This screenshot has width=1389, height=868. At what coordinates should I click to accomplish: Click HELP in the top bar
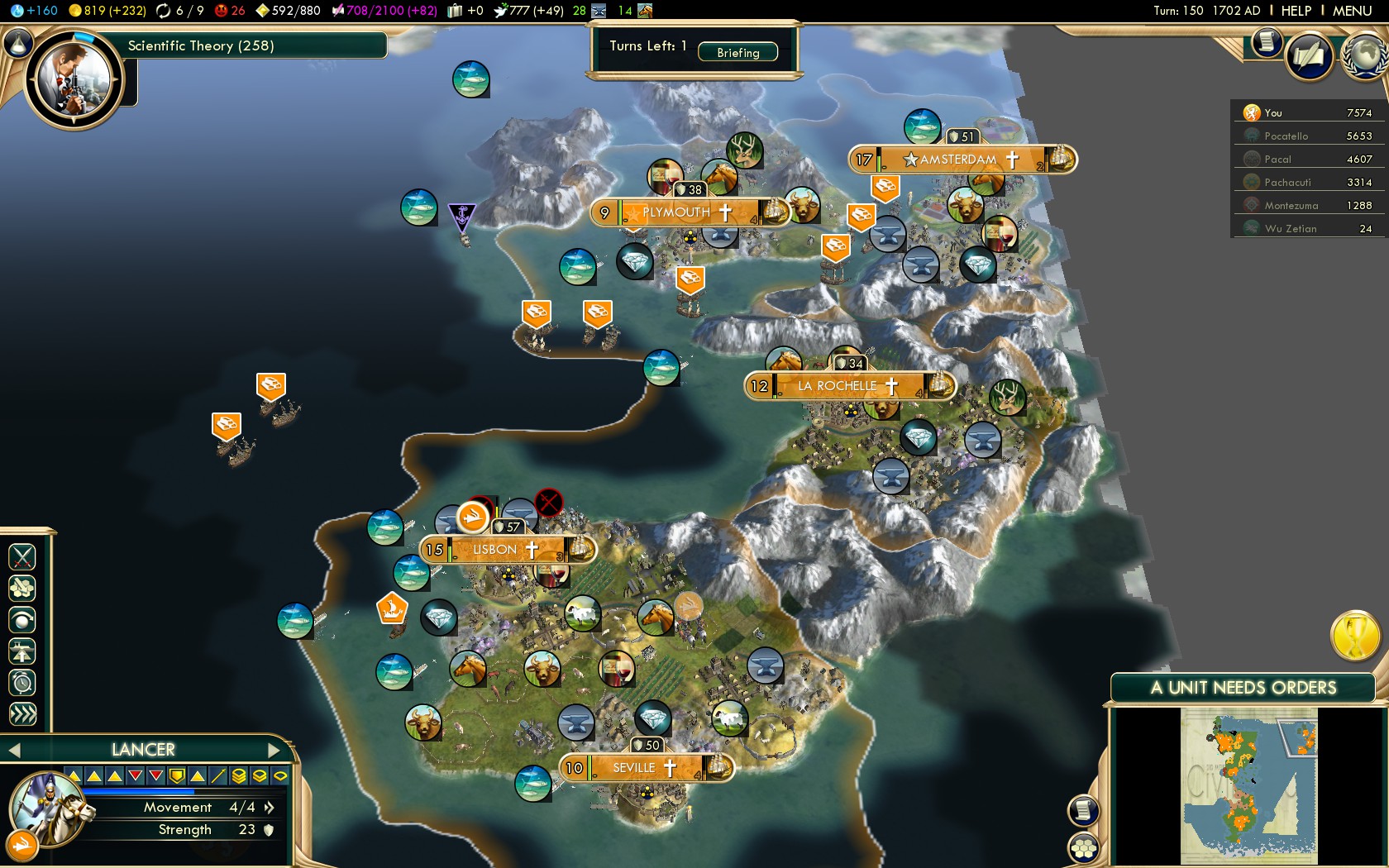1296,11
